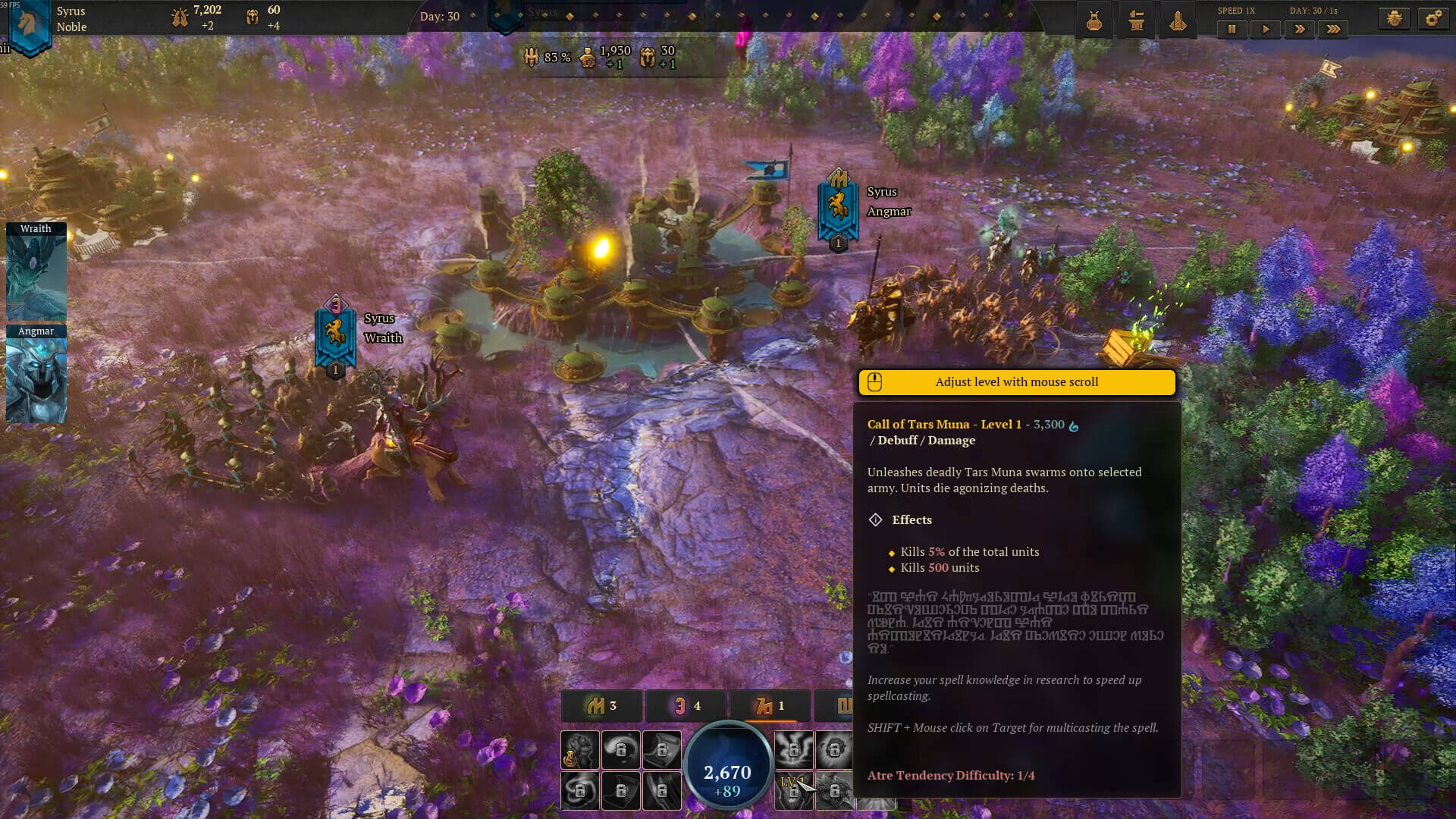Click the blue mana orb
Viewport: 1456px width, 819px height.
tap(728, 766)
